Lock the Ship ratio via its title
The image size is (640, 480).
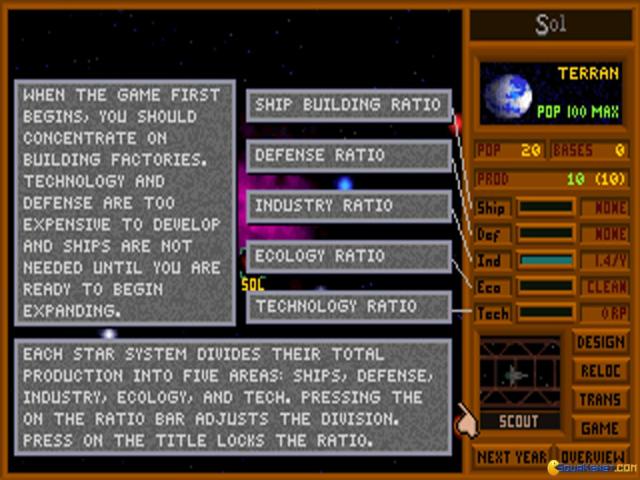tap(492, 208)
